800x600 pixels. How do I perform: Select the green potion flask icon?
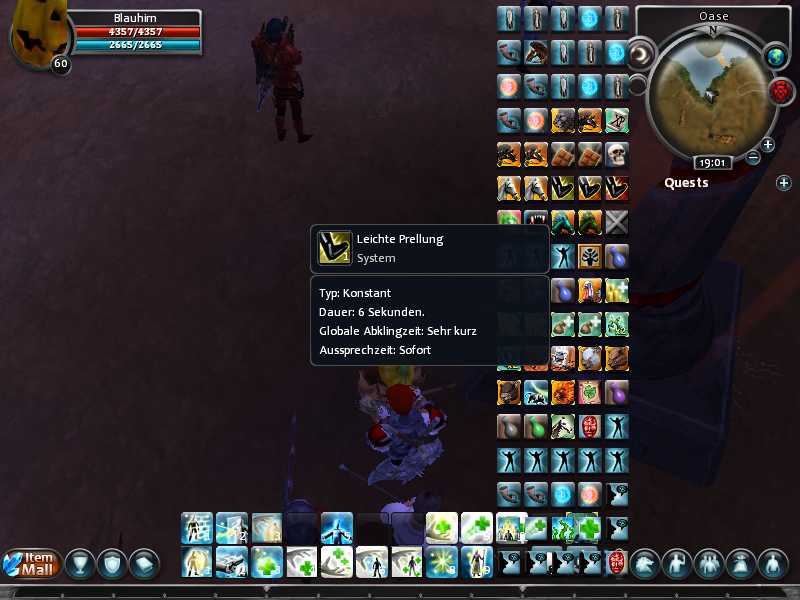[x=536, y=426]
